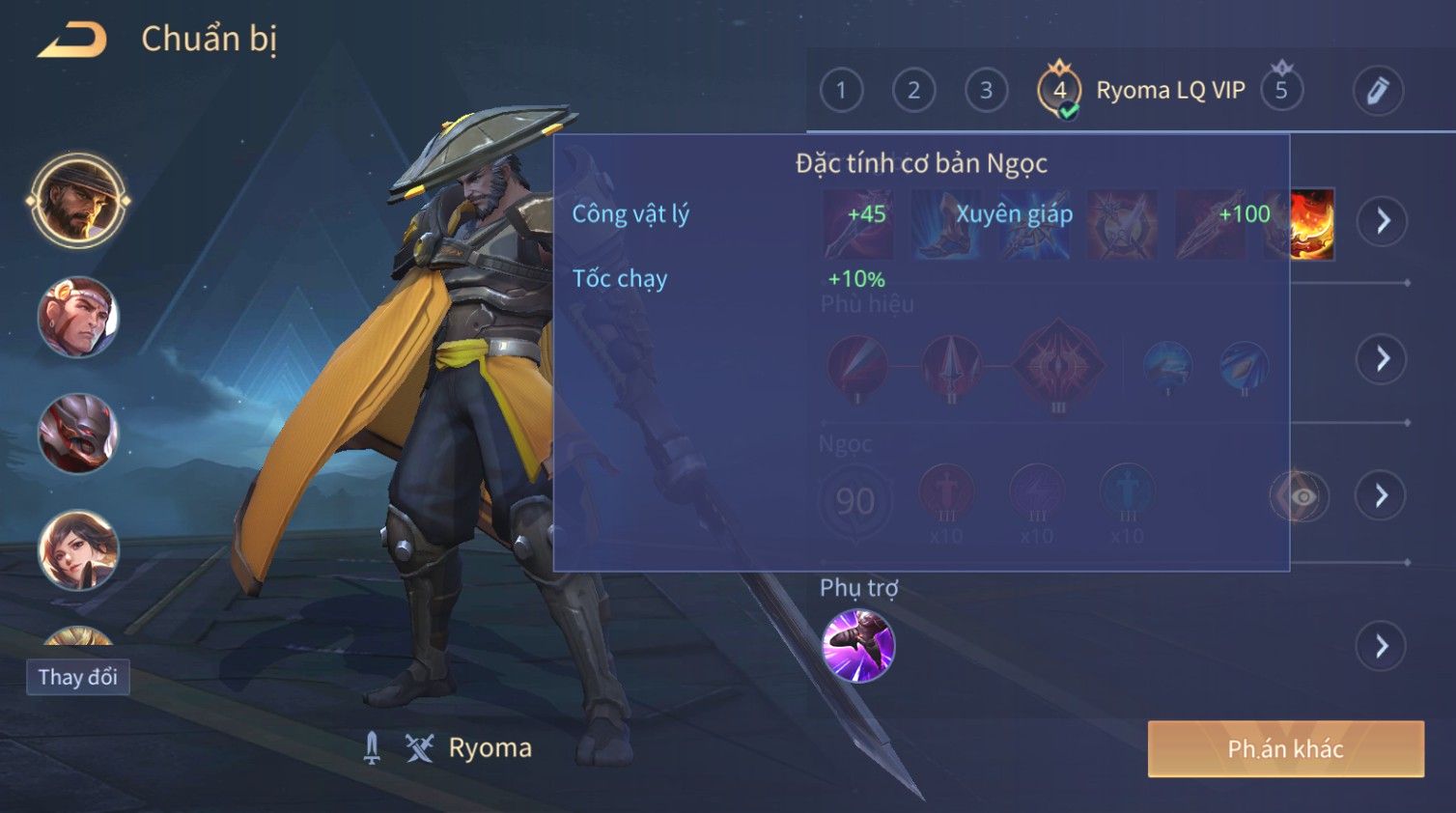Image resolution: width=1456 pixels, height=813 pixels.
Task: Select the purple boot Phụ trợ spell
Action: [x=858, y=645]
